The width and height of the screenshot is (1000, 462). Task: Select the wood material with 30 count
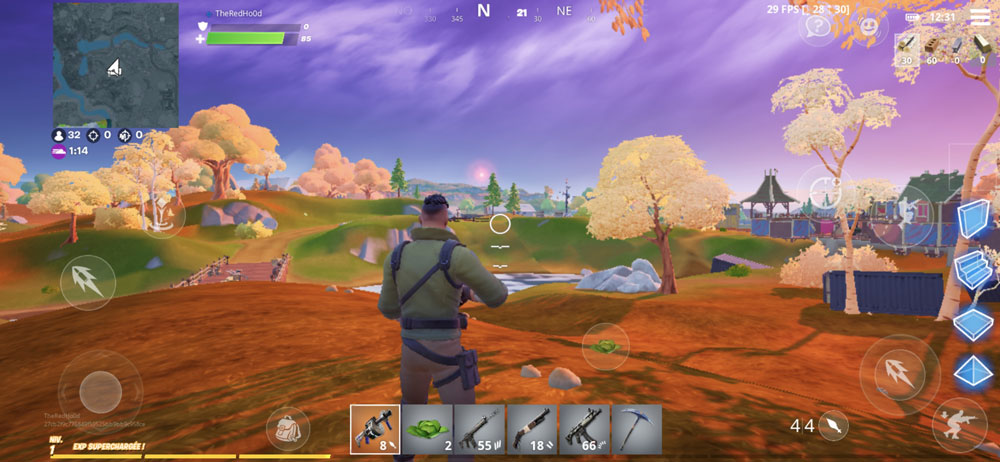pos(906,47)
